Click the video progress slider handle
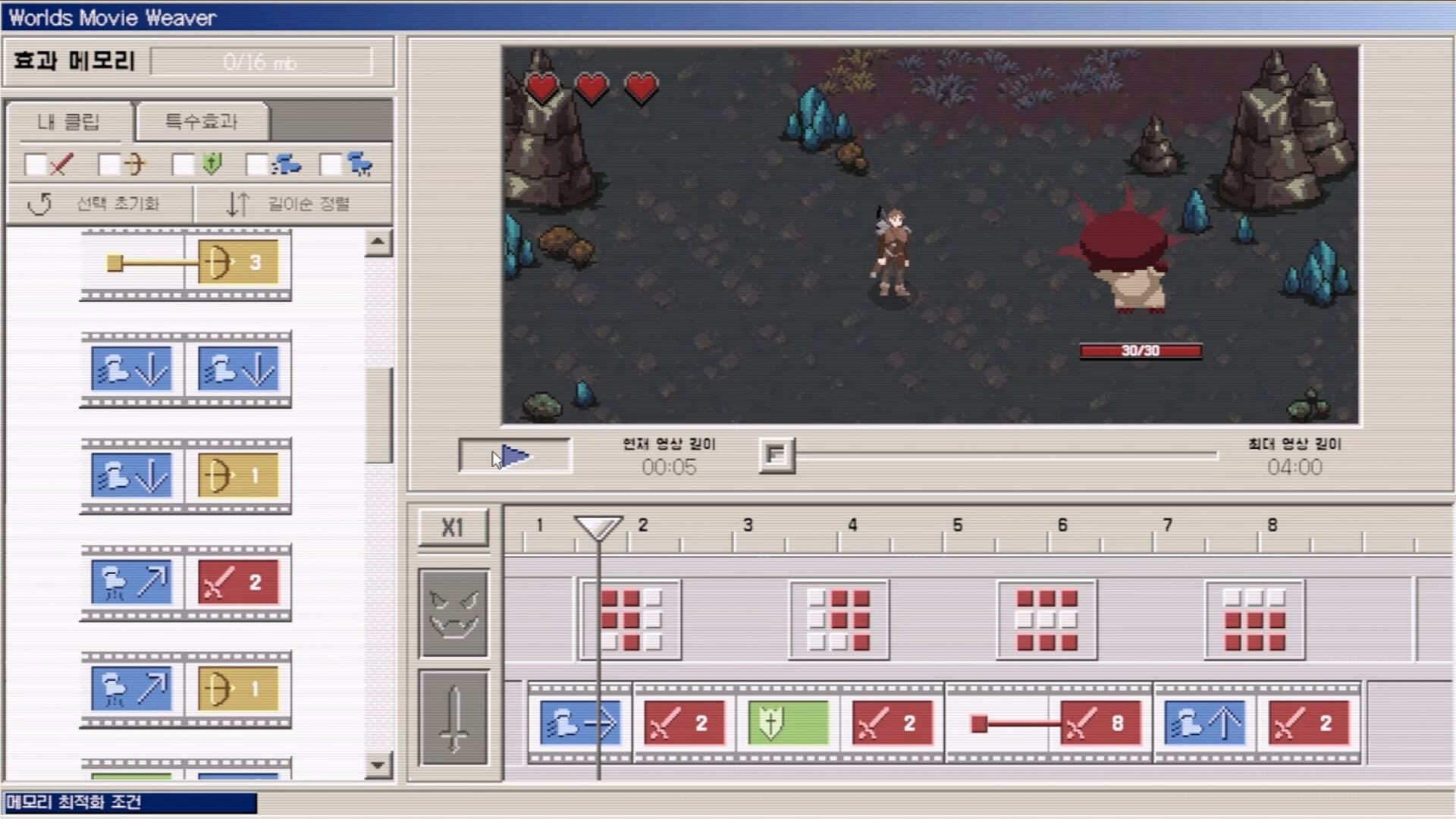Viewport: 1456px width, 819px height. coord(776,455)
